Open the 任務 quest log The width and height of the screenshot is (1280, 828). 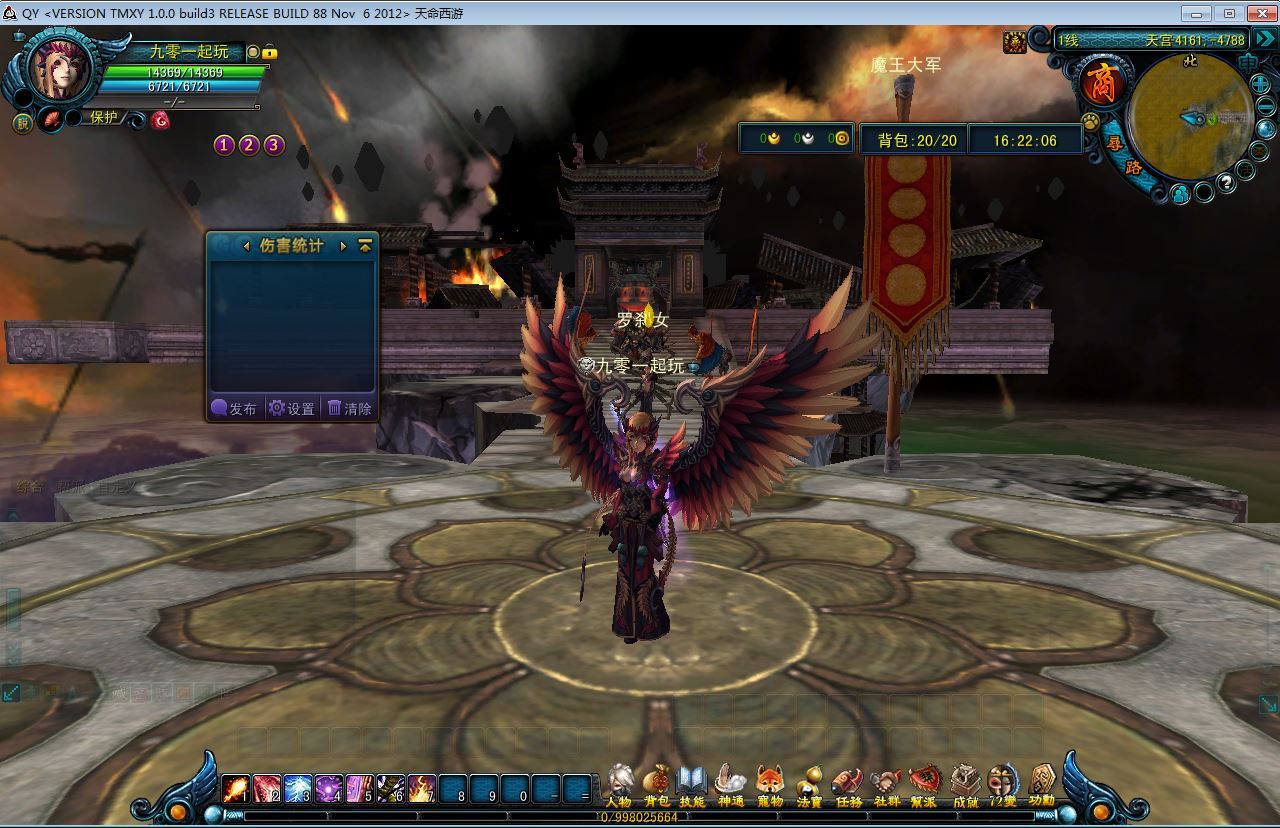point(848,785)
